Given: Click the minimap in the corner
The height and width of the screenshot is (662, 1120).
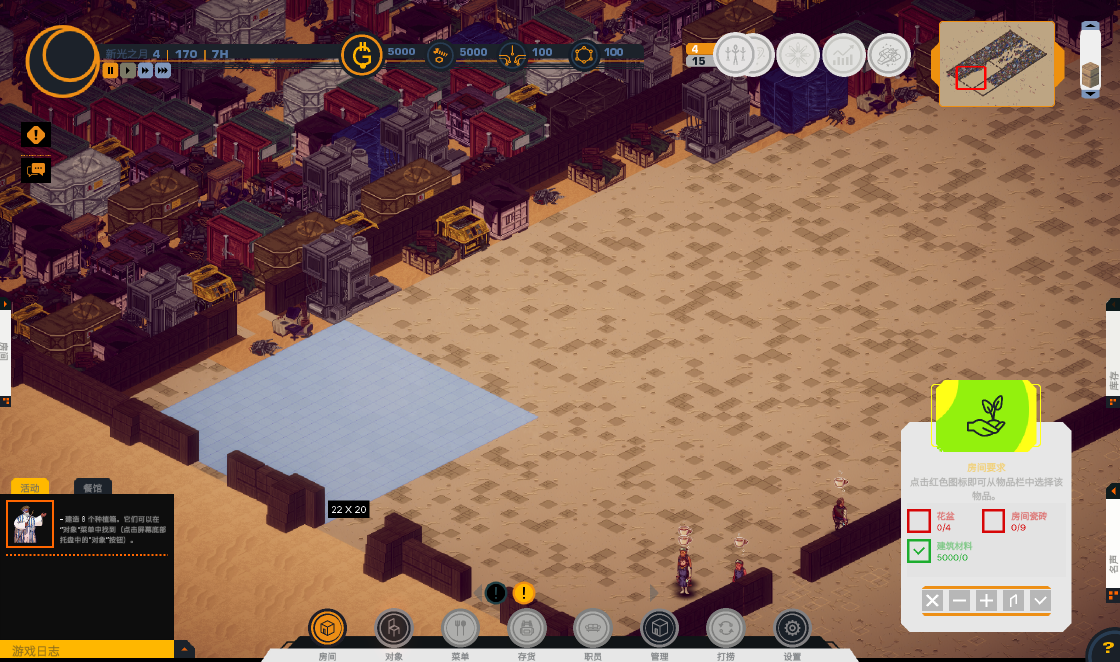Looking at the screenshot, I should point(997,64).
